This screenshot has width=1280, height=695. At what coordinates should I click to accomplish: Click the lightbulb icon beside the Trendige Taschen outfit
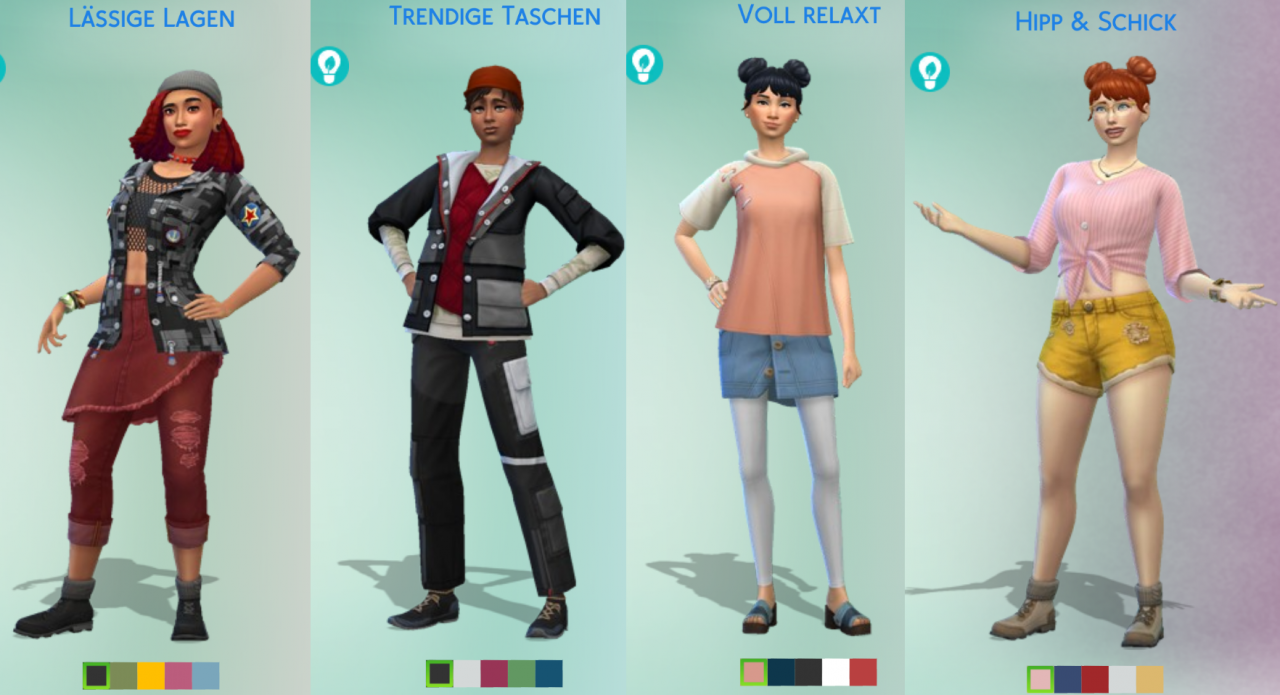pyautogui.click(x=329, y=66)
